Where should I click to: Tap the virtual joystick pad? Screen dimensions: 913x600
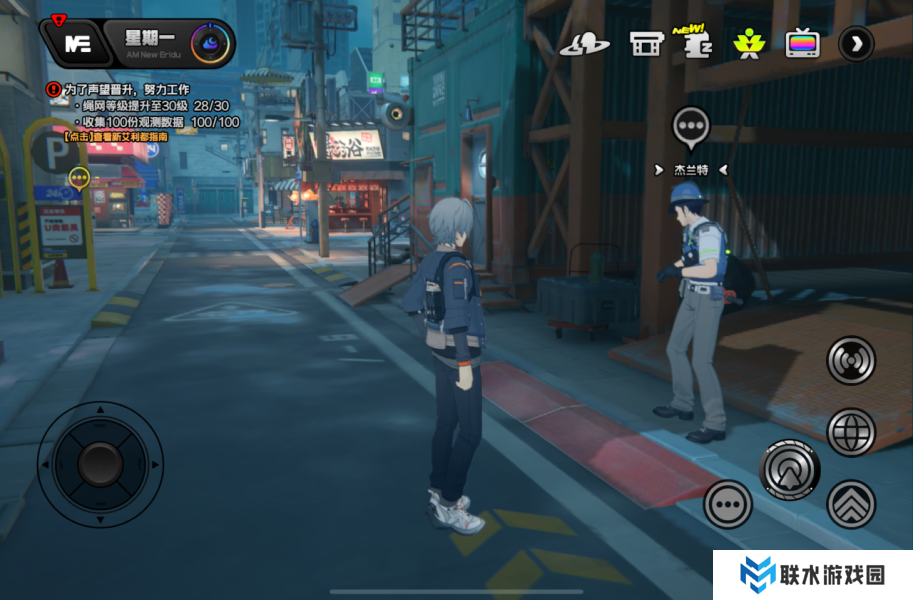100,463
